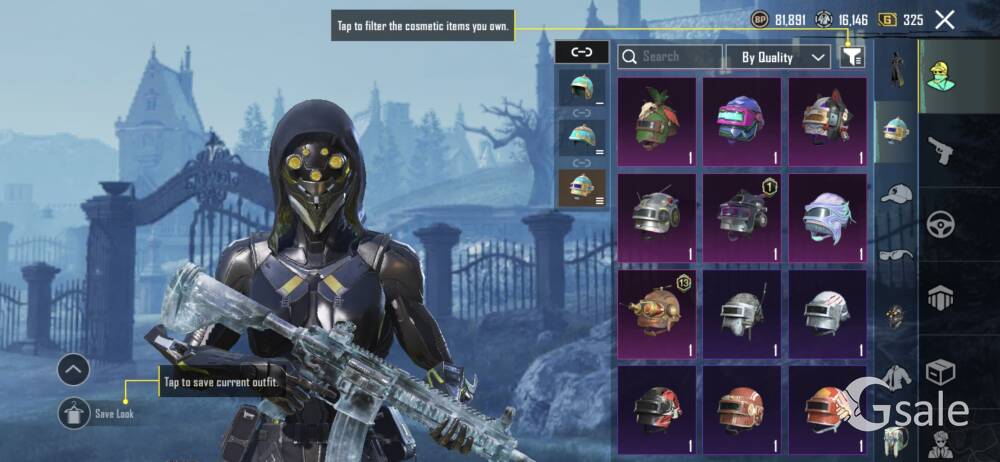Close the inventory screen with X

[x=944, y=19]
